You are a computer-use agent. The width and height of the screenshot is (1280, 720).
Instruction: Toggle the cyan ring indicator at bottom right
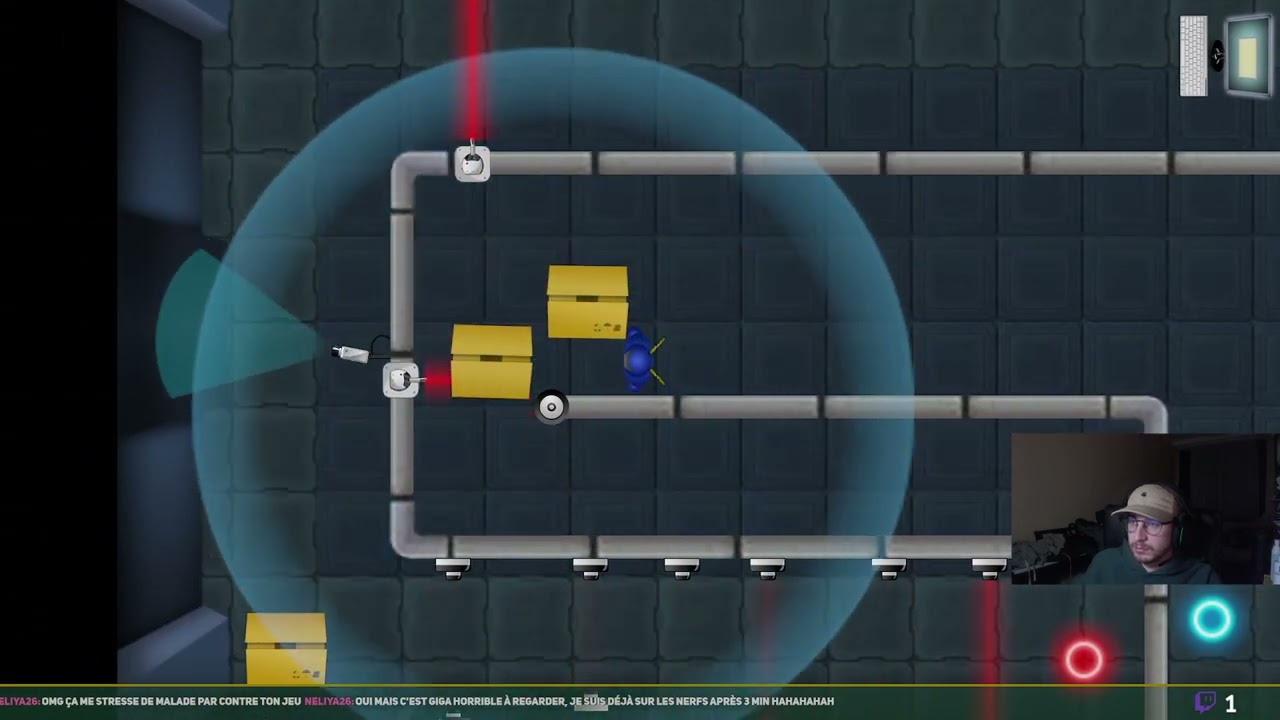point(1212,619)
